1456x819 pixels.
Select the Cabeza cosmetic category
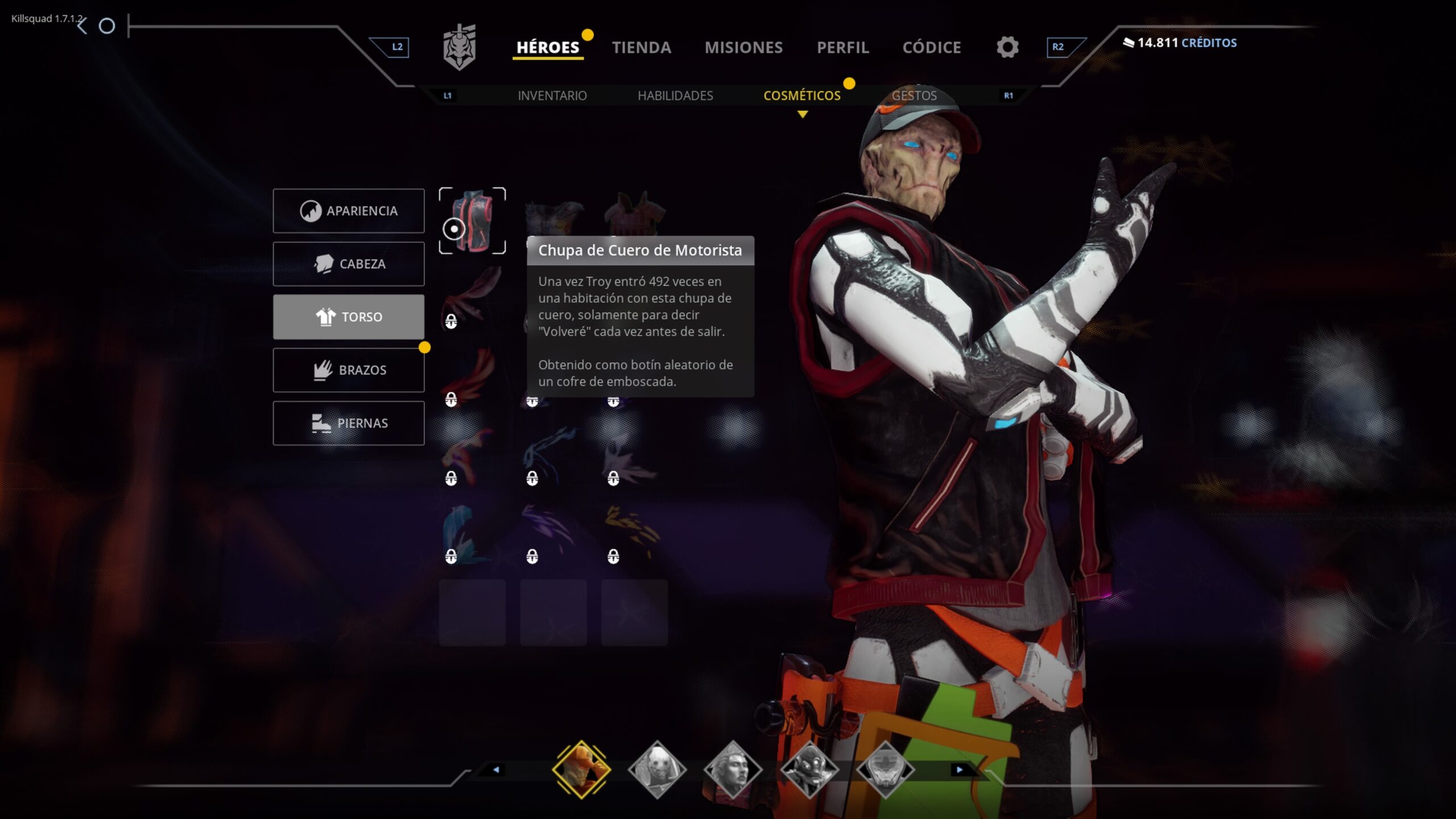349,264
